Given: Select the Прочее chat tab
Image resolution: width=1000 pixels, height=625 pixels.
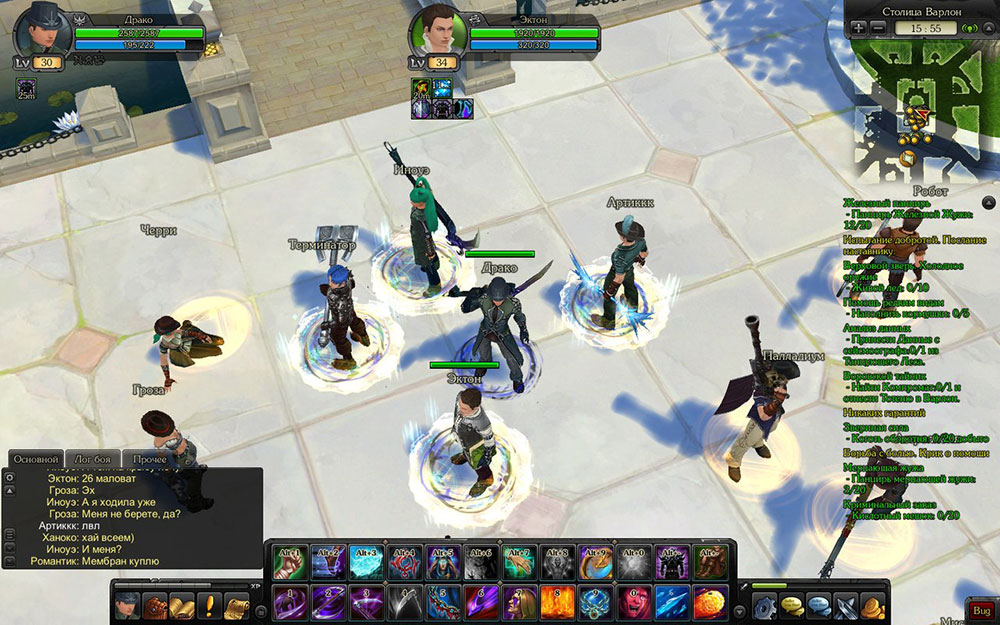Looking at the screenshot, I should [x=148, y=458].
